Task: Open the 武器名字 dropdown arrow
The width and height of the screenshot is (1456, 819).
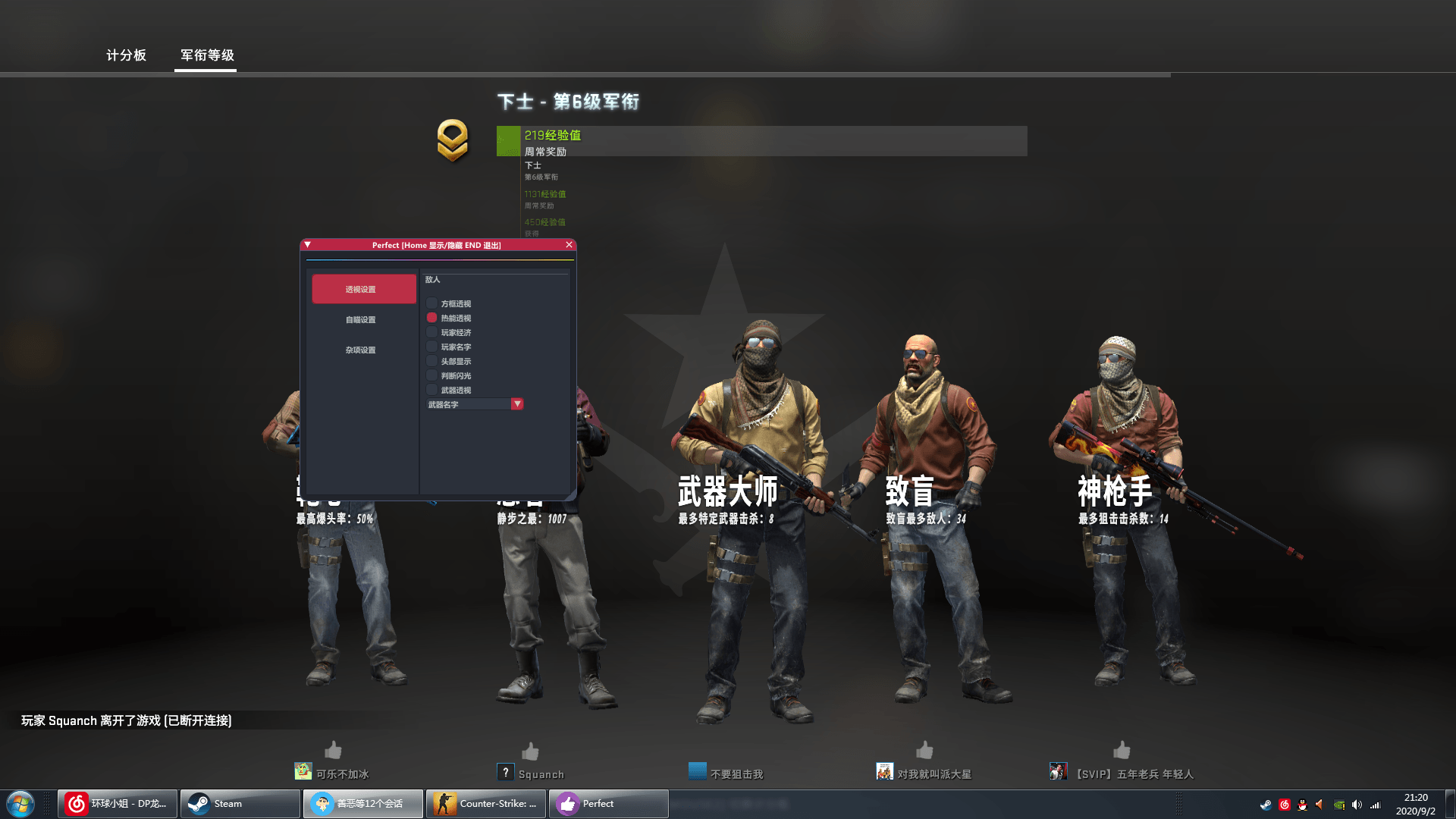Action: 517,403
